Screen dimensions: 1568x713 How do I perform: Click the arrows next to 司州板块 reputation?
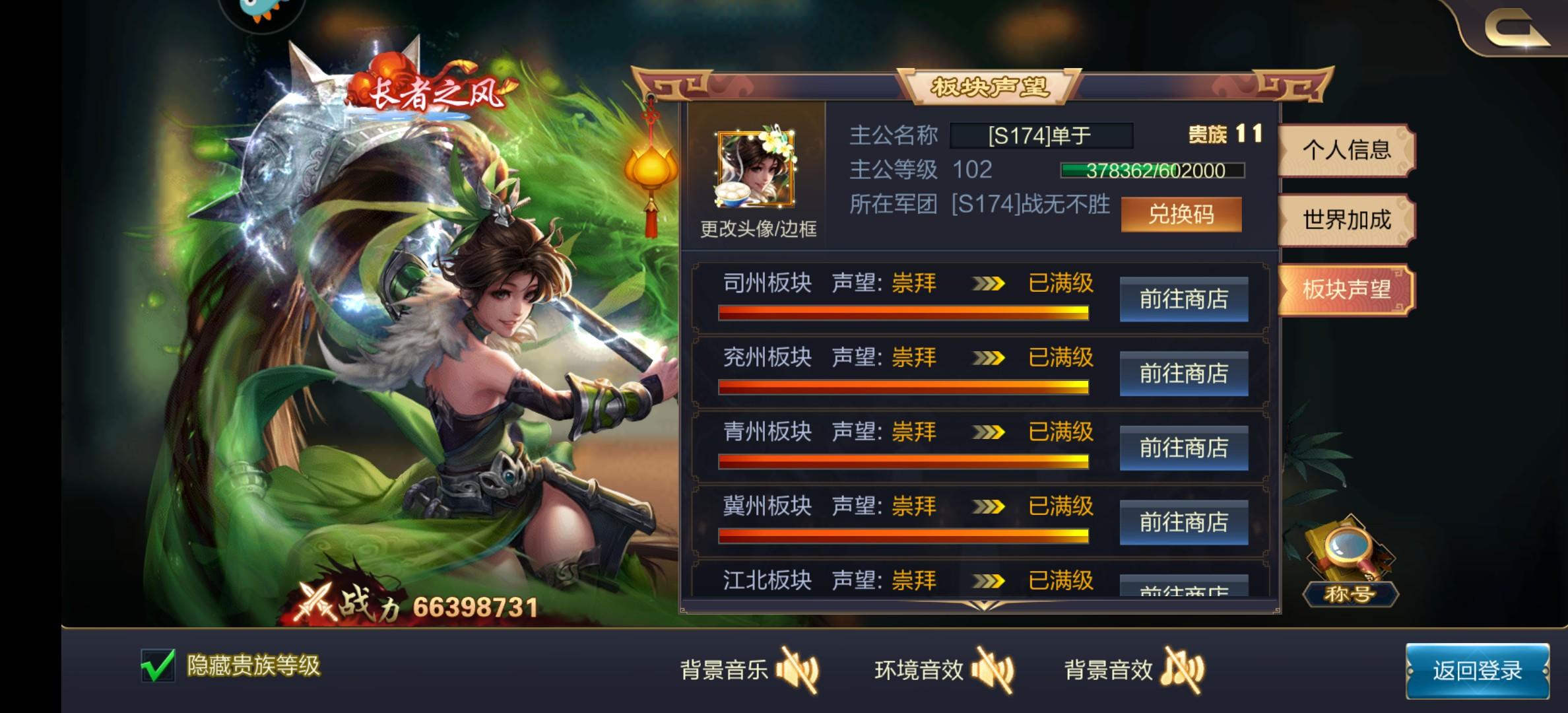989,283
